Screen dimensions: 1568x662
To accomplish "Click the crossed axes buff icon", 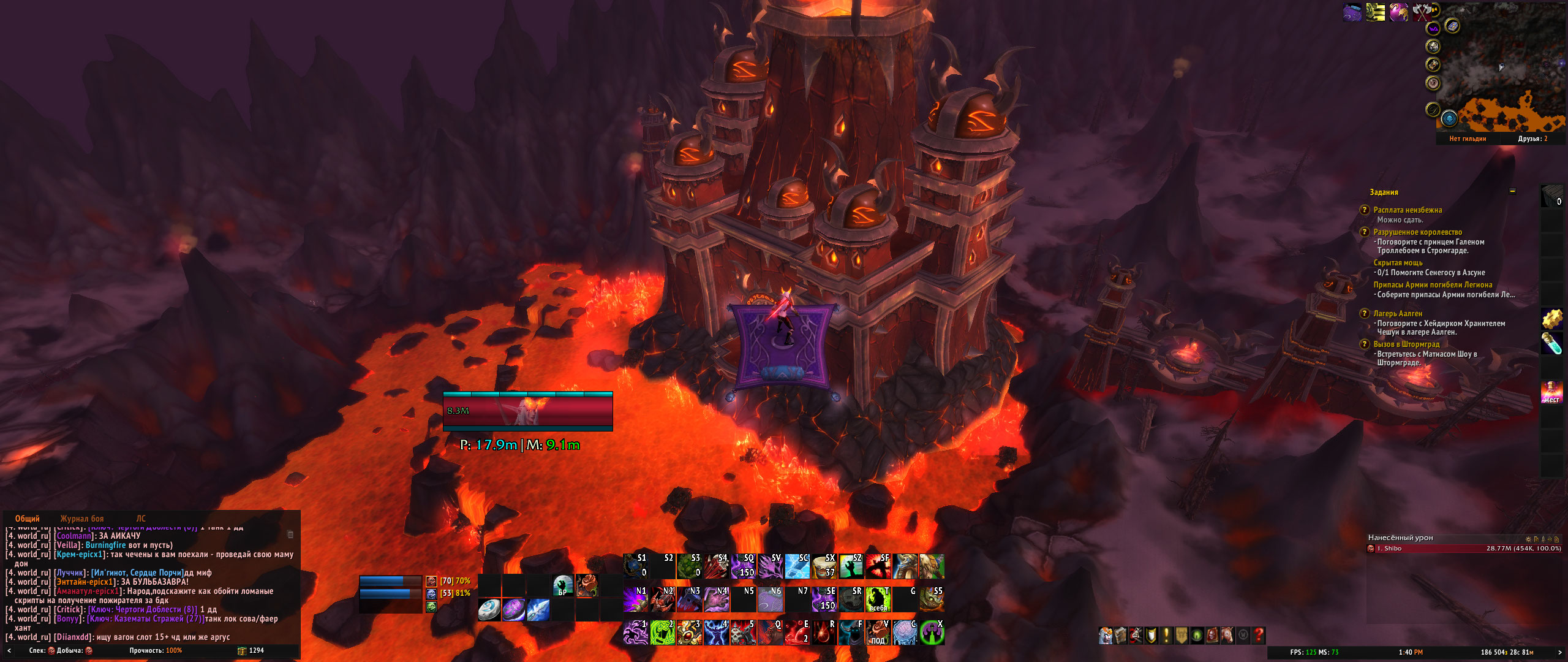I will point(1422,12).
